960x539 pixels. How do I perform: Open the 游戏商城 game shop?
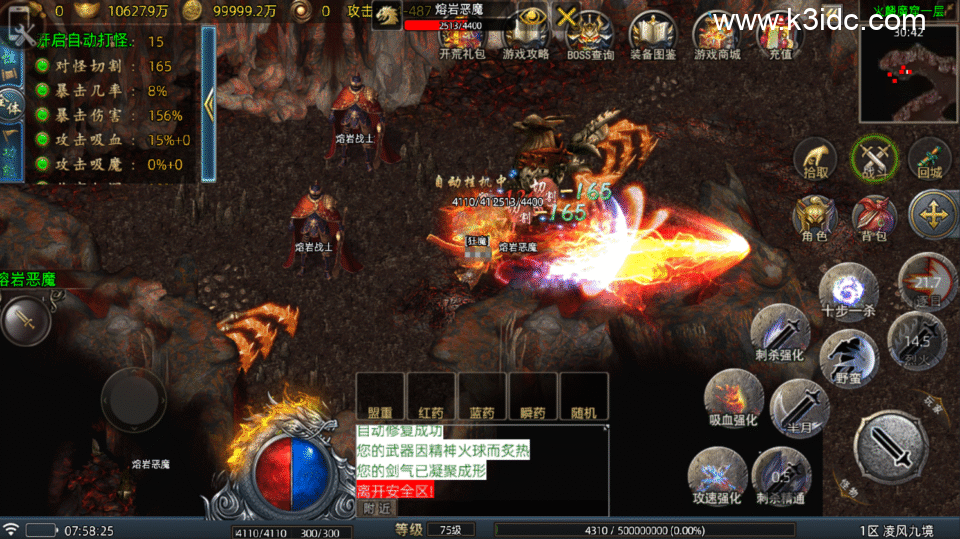pyautogui.click(x=717, y=33)
